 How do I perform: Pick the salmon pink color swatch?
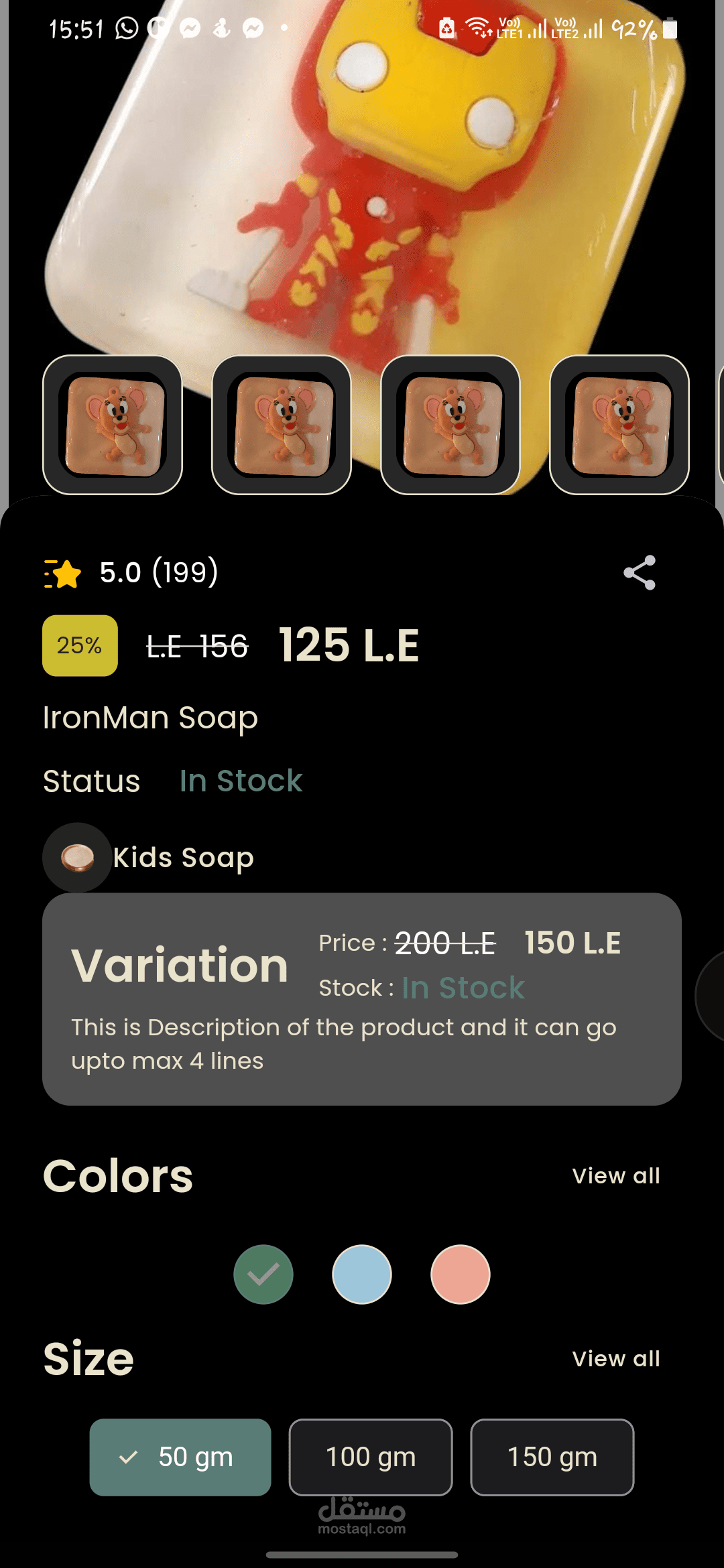pos(461,1275)
